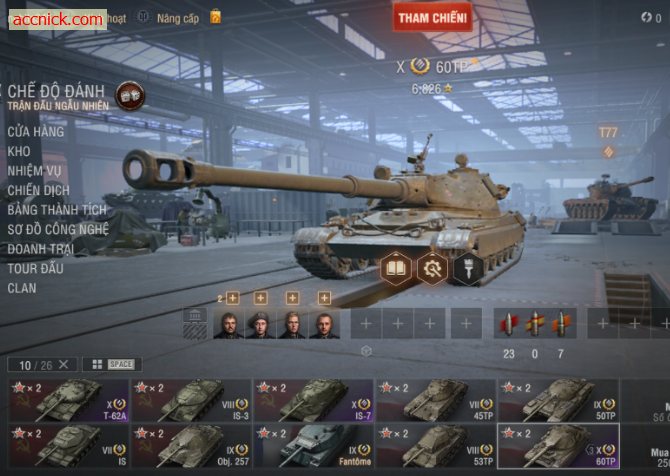Show the Bảng Thành Tích achievements
This screenshot has height=476, width=670.
[57, 210]
